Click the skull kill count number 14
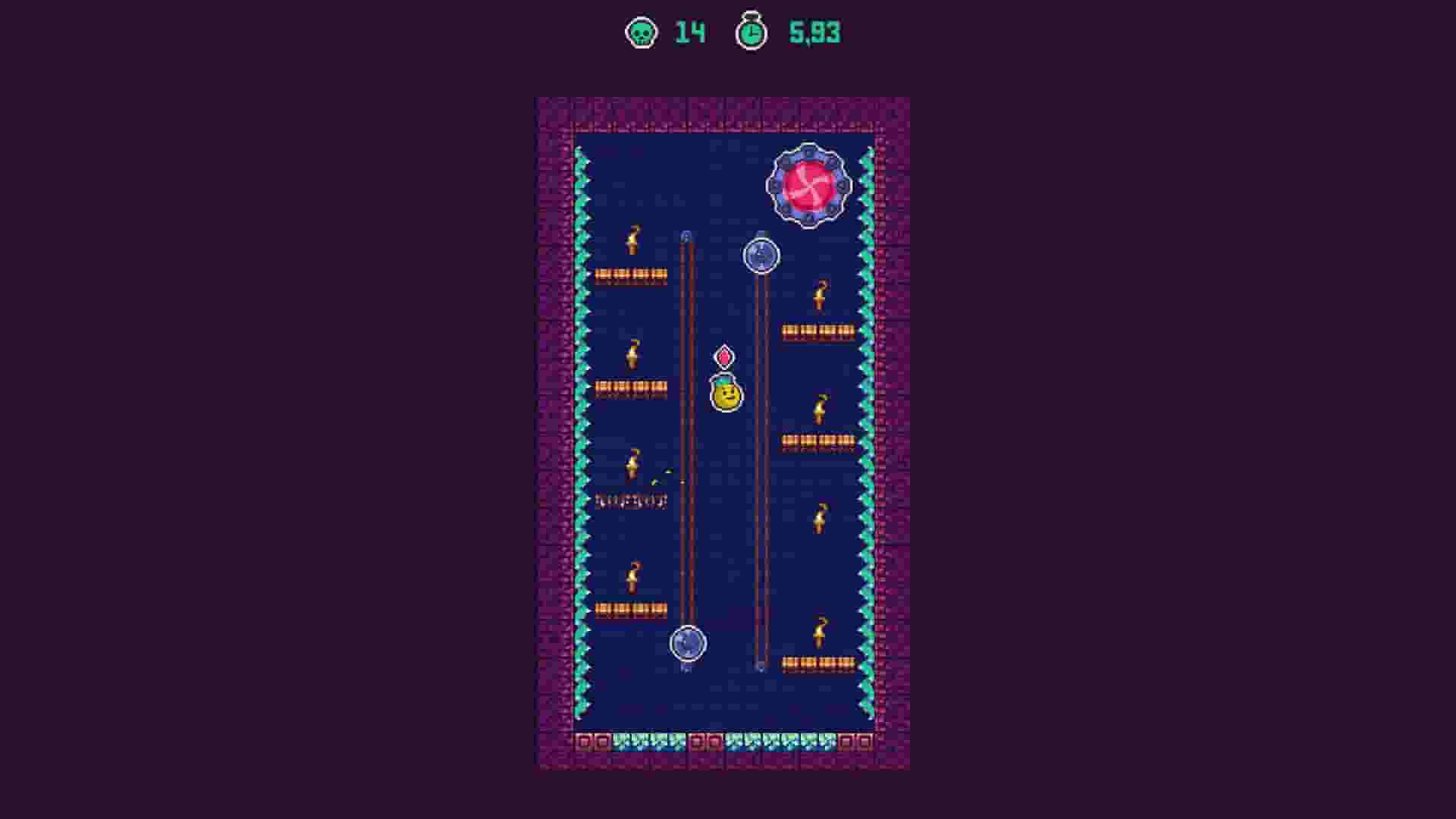 click(x=692, y=33)
